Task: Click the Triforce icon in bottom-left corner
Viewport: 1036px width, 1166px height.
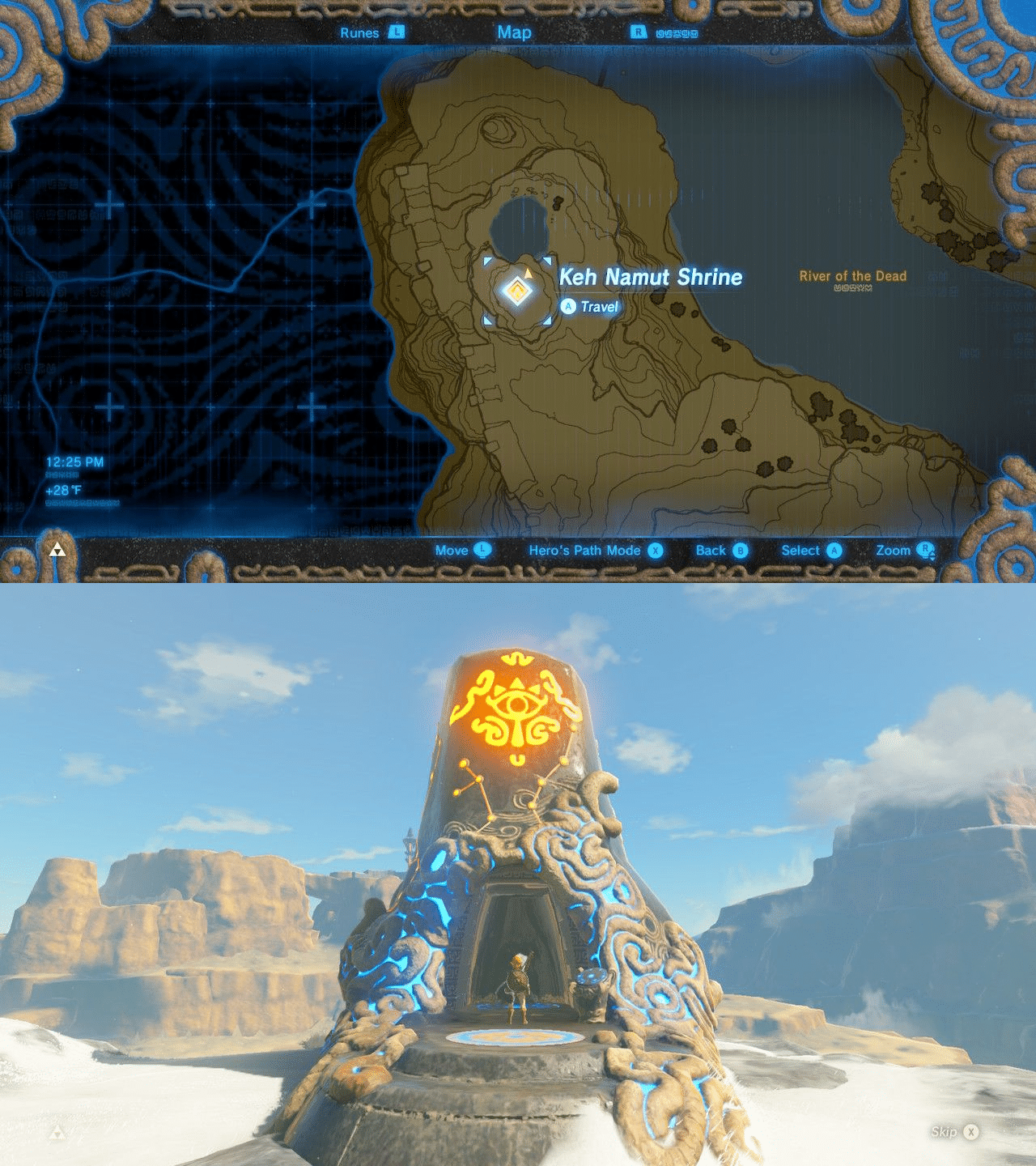Action: (57, 550)
